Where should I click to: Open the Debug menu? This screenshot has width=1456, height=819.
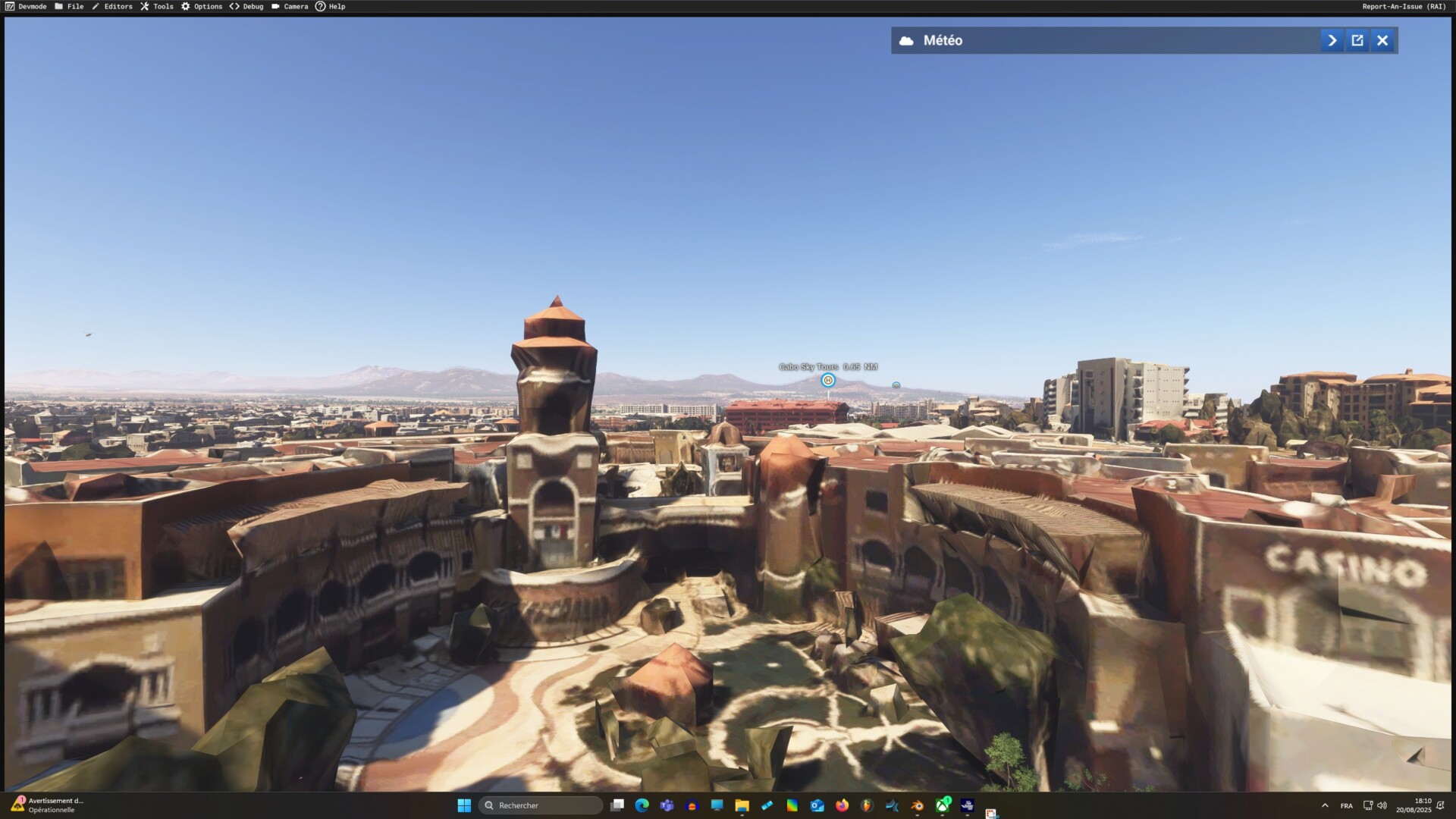[x=246, y=6]
